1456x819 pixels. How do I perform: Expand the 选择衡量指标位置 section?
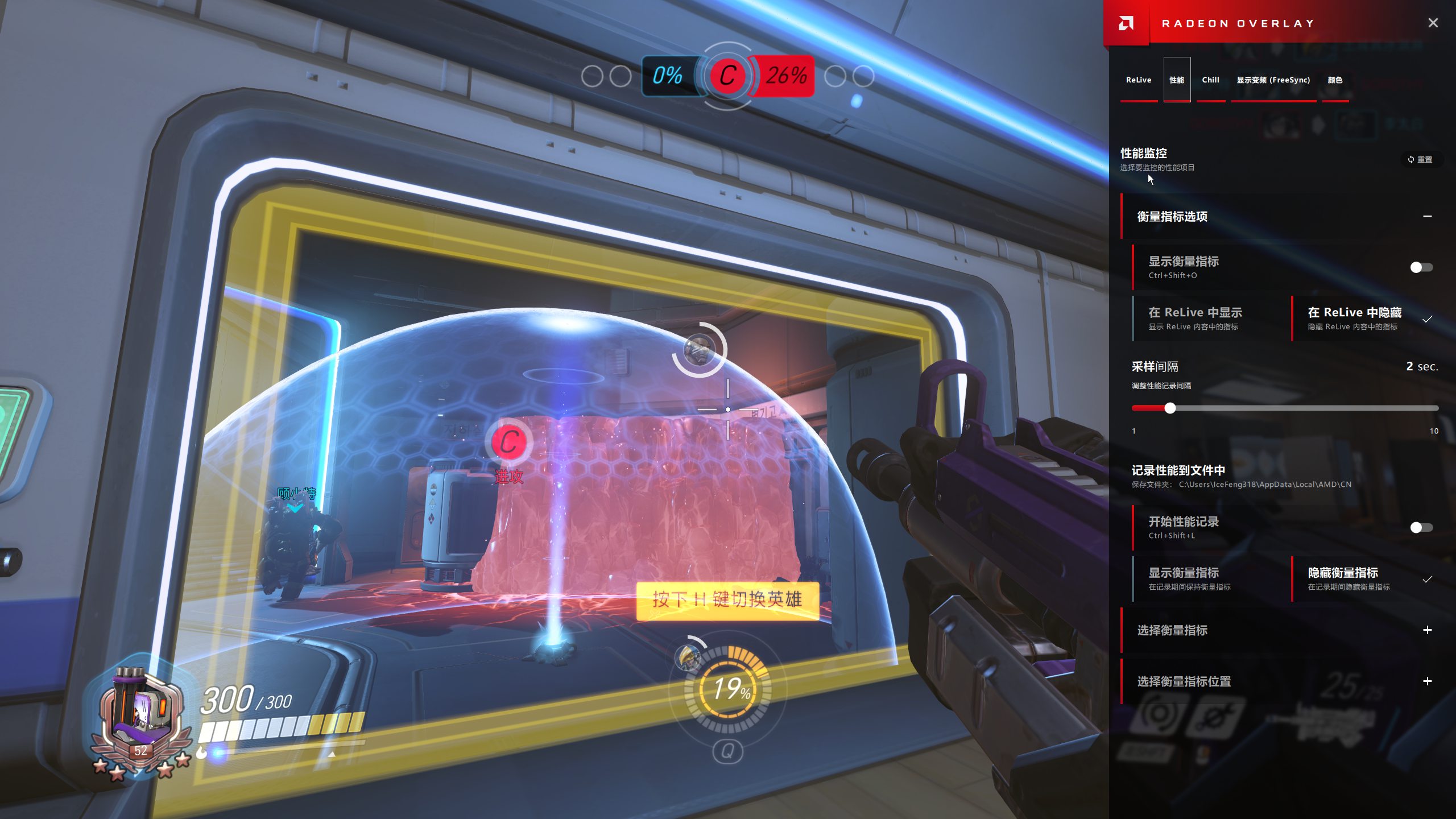(1427, 681)
